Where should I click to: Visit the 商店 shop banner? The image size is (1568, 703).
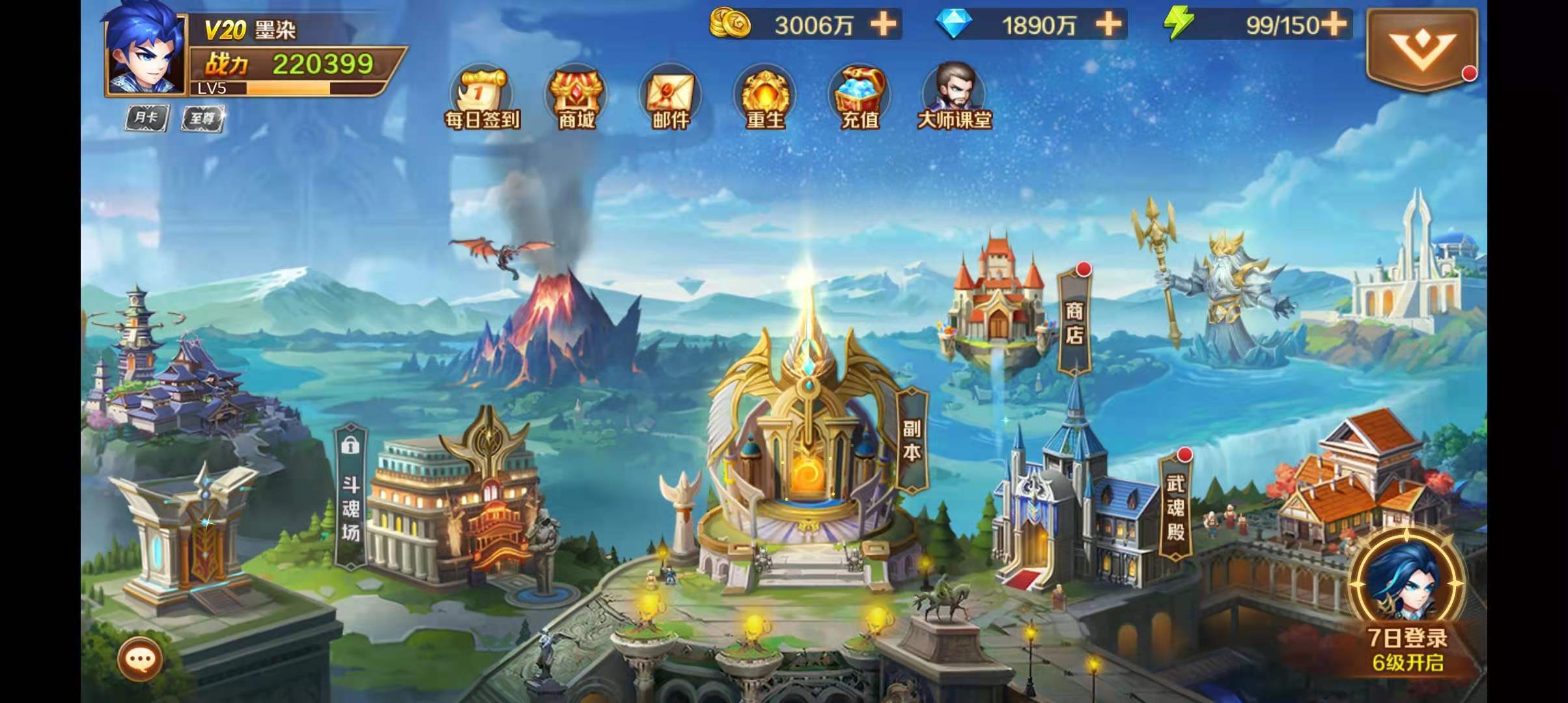click(1074, 322)
